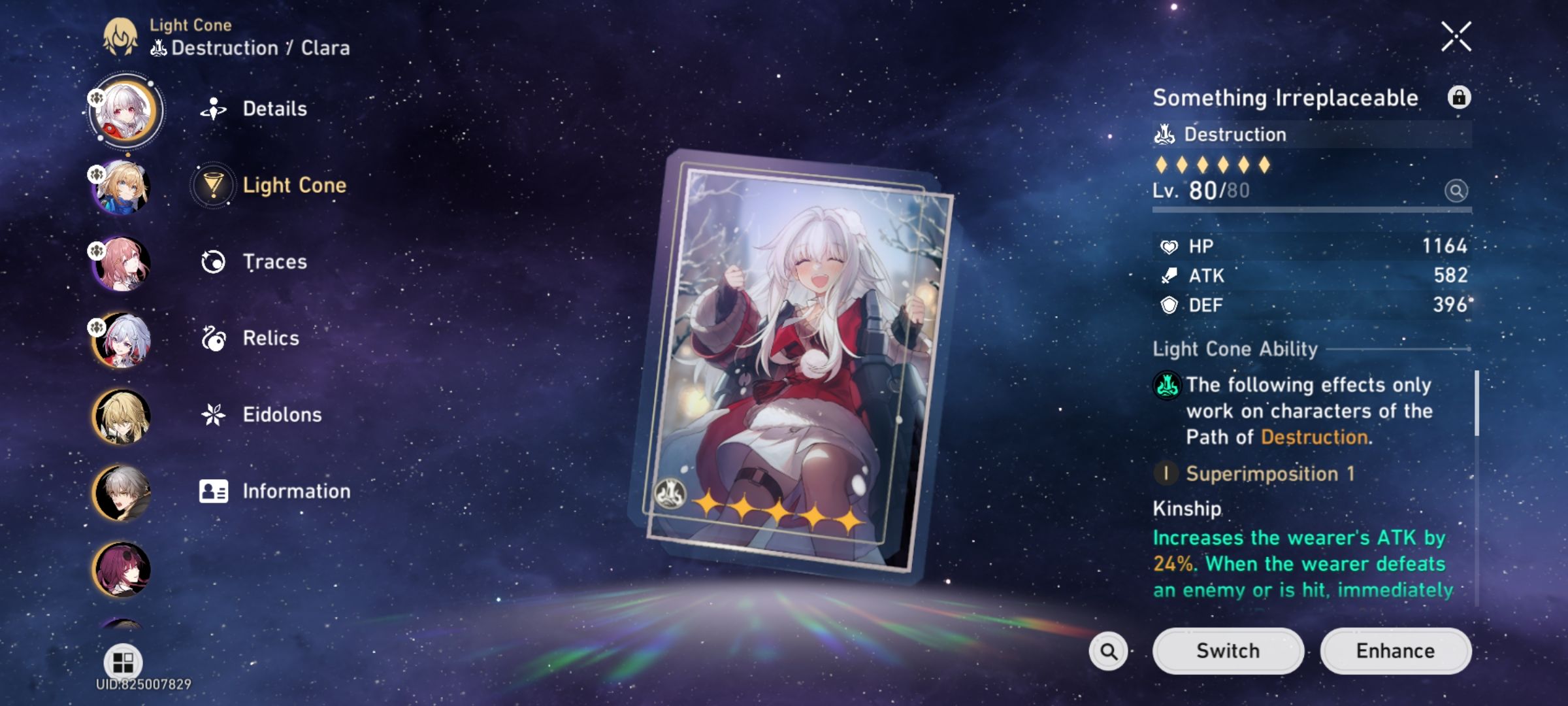This screenshot has width=1568, height=706.
Task: Select the Light Cone menu icon
Action: pos(214,184)
